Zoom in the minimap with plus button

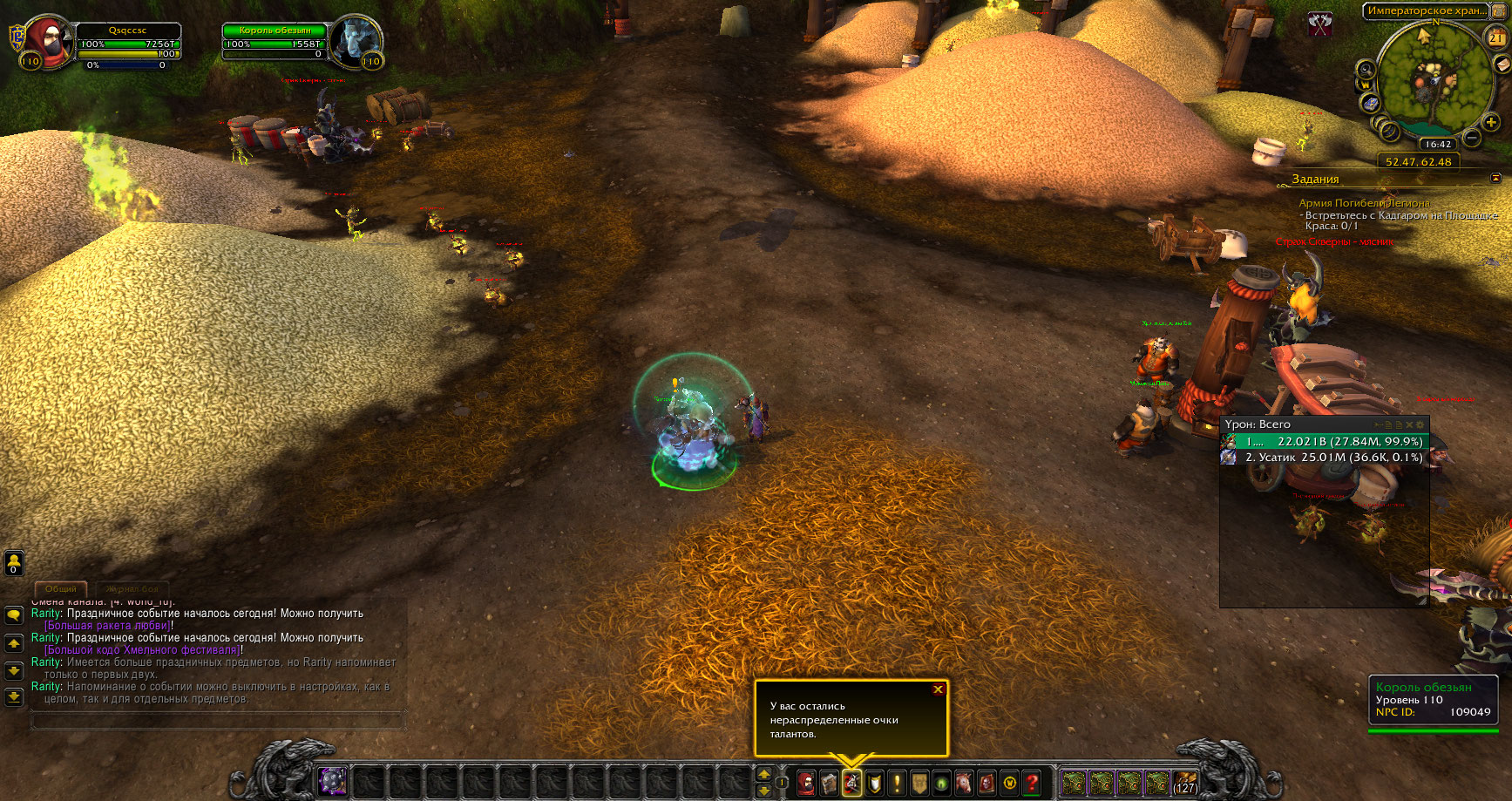tap(1491, 122)
